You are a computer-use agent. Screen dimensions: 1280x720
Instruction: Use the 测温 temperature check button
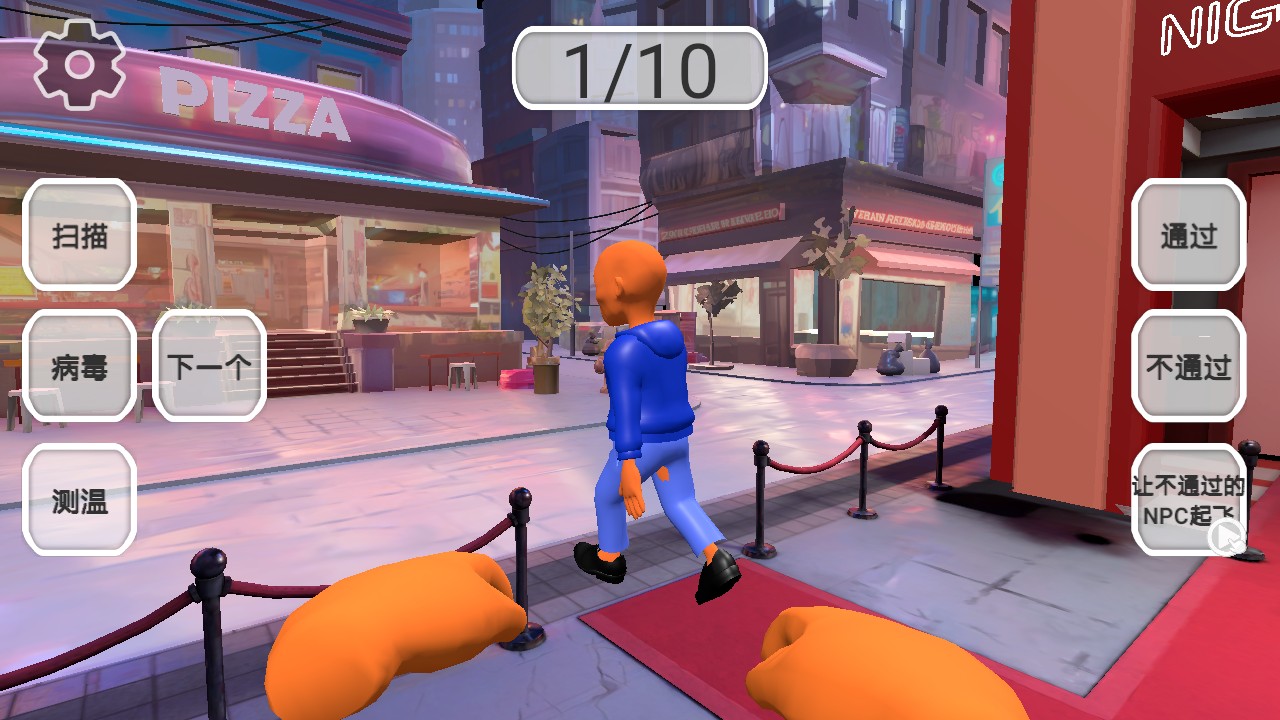pos(80,500)
